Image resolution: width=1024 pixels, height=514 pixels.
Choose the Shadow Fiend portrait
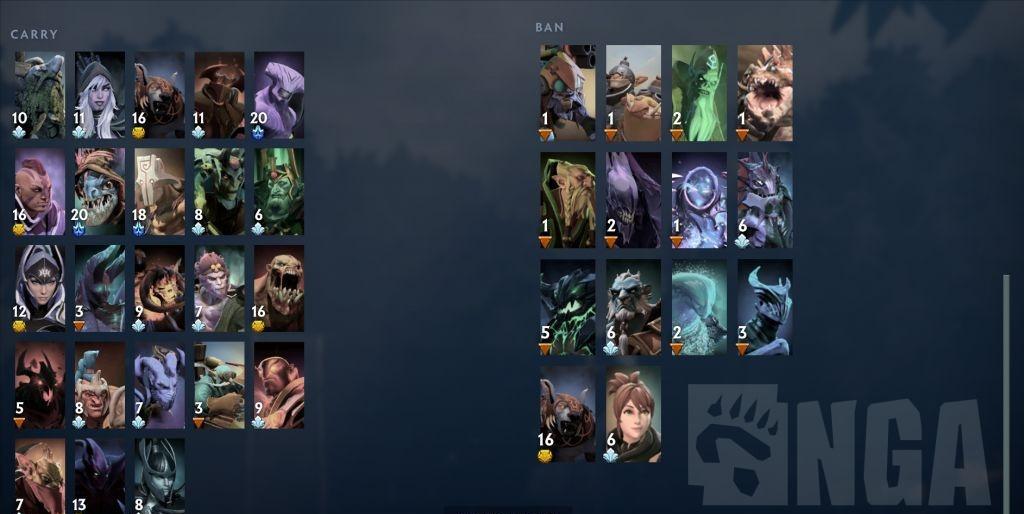(39, 385)
